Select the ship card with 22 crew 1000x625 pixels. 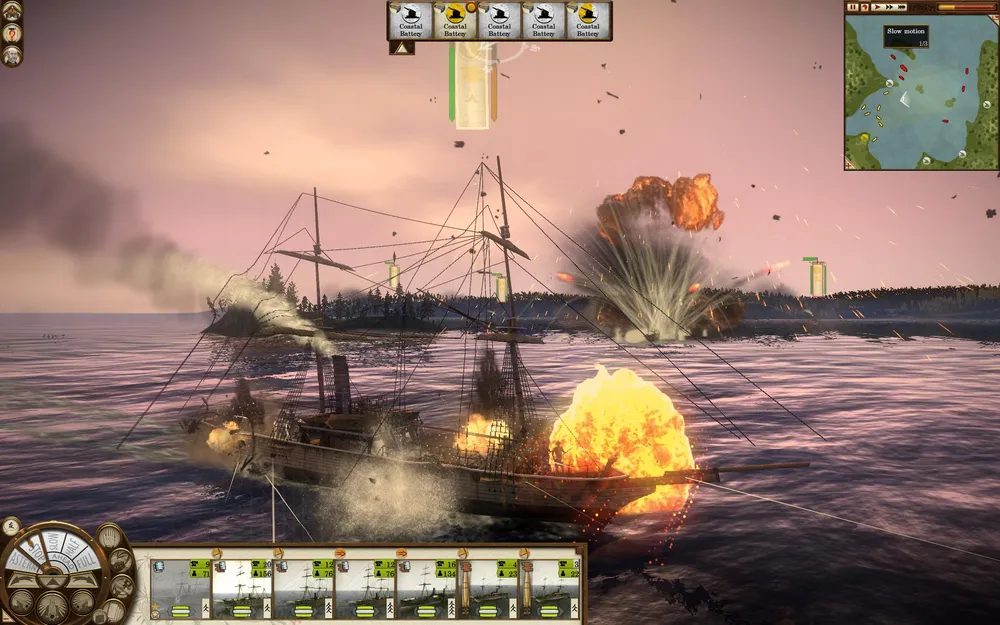point(551,589)
